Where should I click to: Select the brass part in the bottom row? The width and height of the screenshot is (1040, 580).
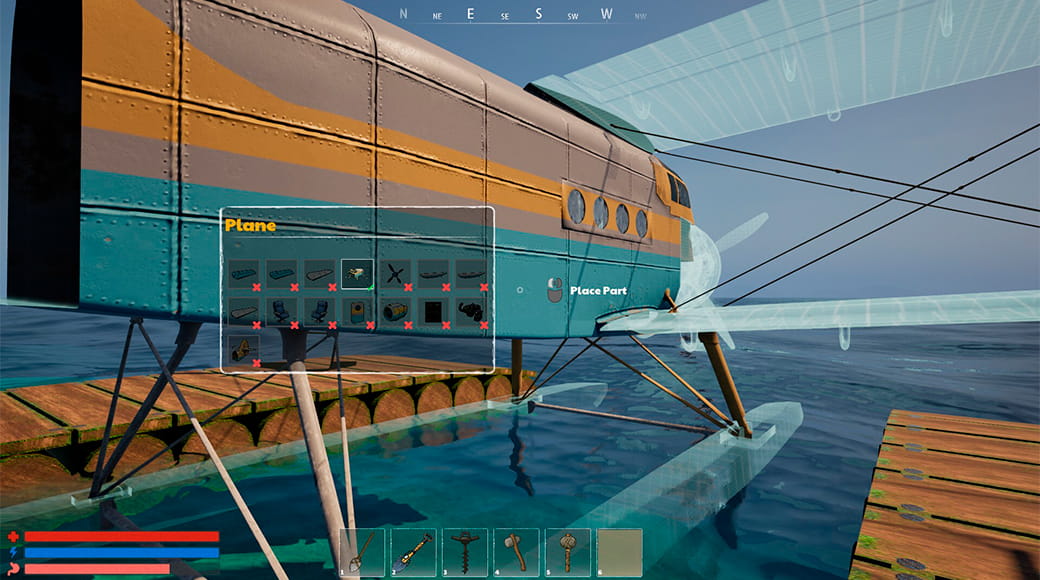[x=243, y=349]
